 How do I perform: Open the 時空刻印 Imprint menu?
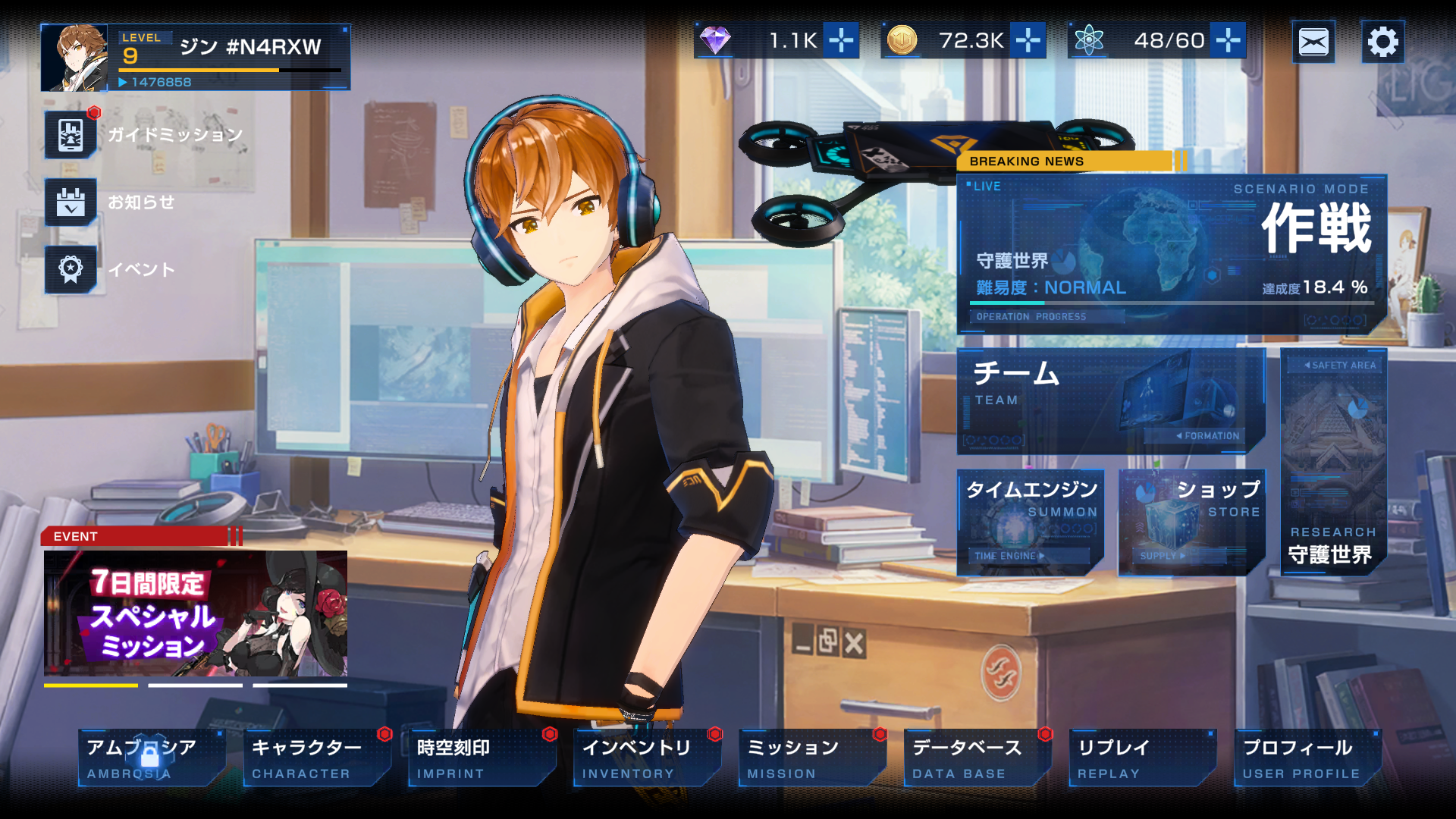click(482, 758)
